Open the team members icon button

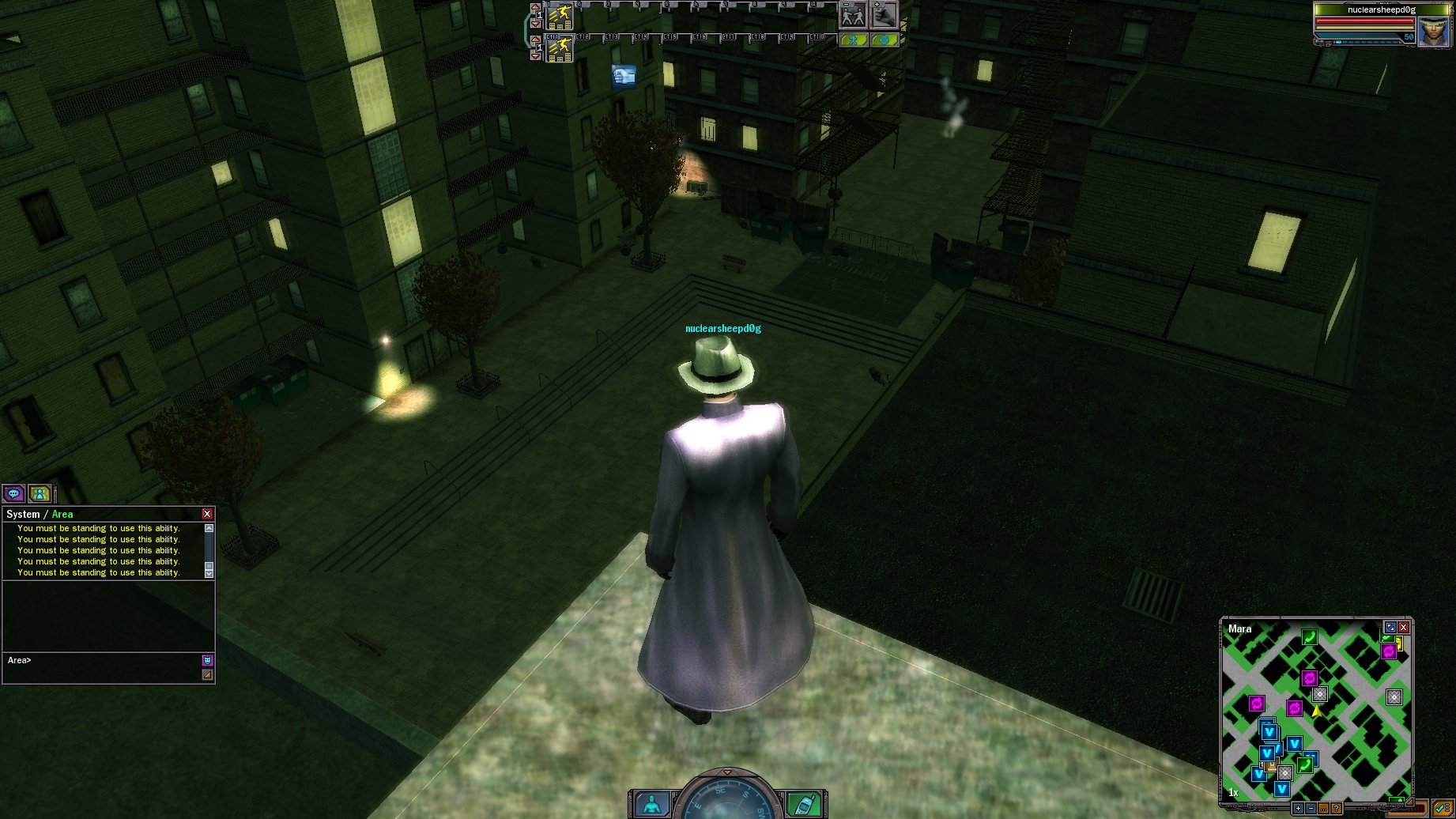point(40,494)
